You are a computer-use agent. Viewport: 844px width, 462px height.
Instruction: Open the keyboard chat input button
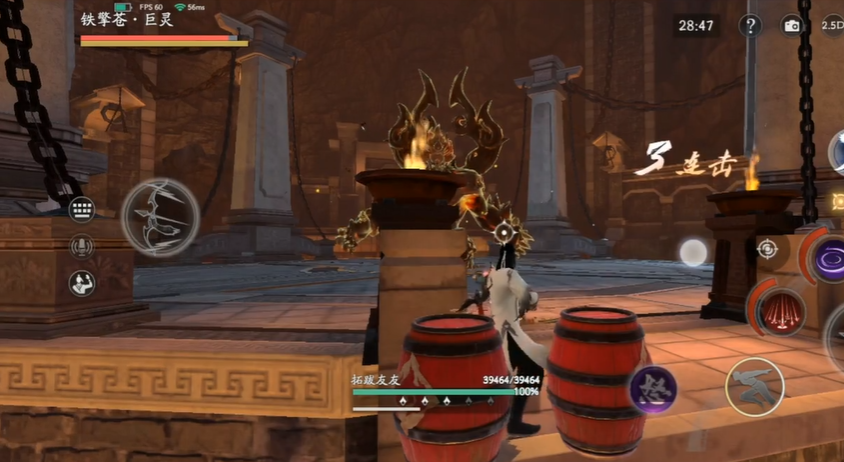82,210
